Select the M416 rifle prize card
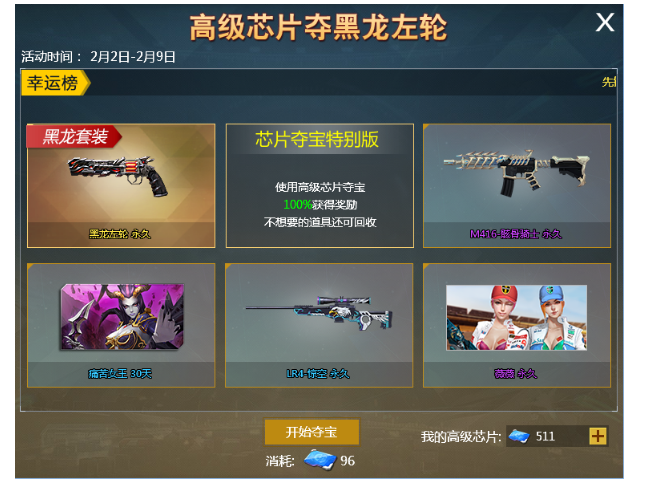The height and width of the screenshot is (484, 665). [x=516, y=185]
